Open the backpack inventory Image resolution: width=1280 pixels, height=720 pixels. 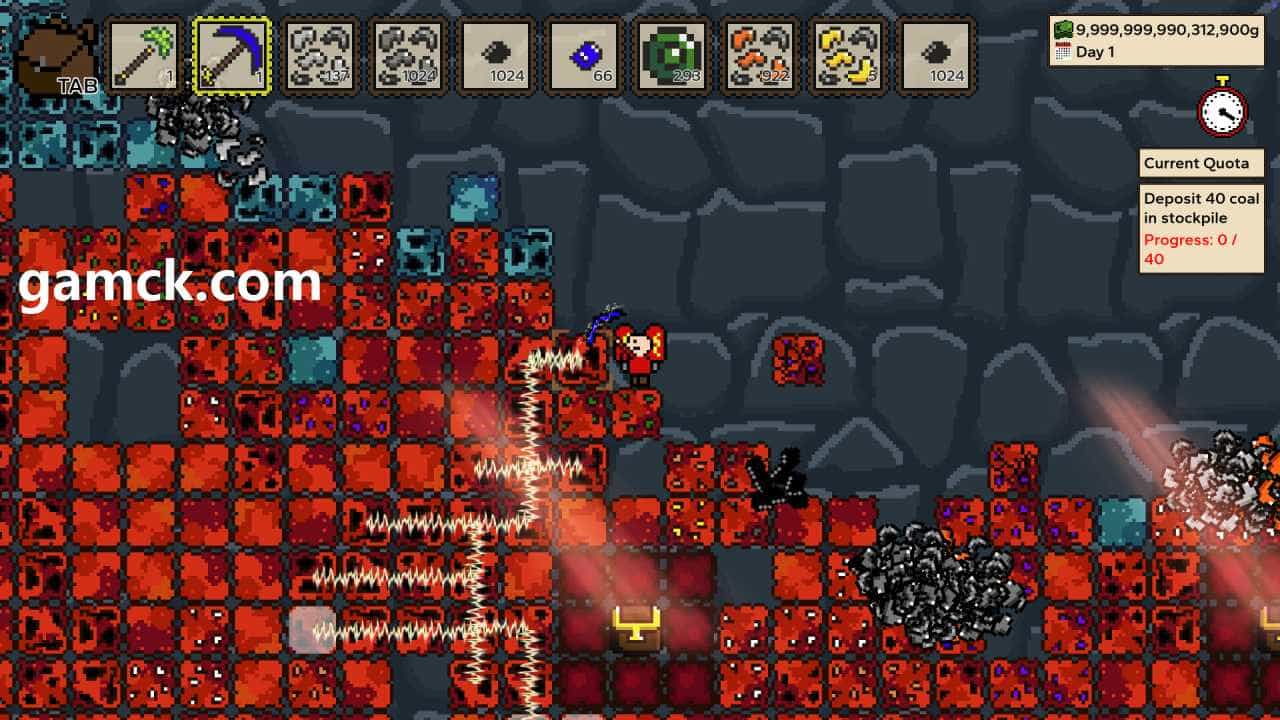tap(58, 58)
